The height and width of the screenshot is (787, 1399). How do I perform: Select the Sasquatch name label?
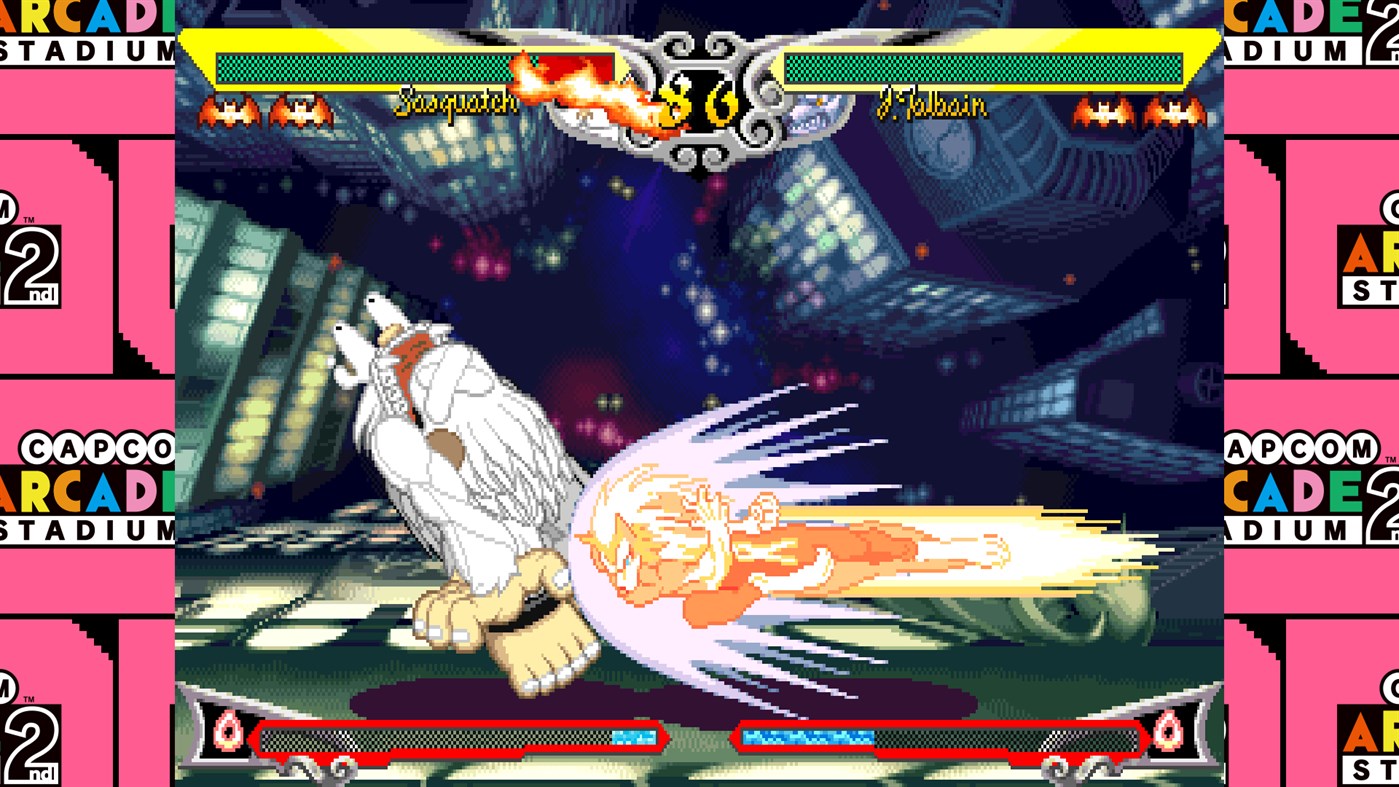[458, 101]
